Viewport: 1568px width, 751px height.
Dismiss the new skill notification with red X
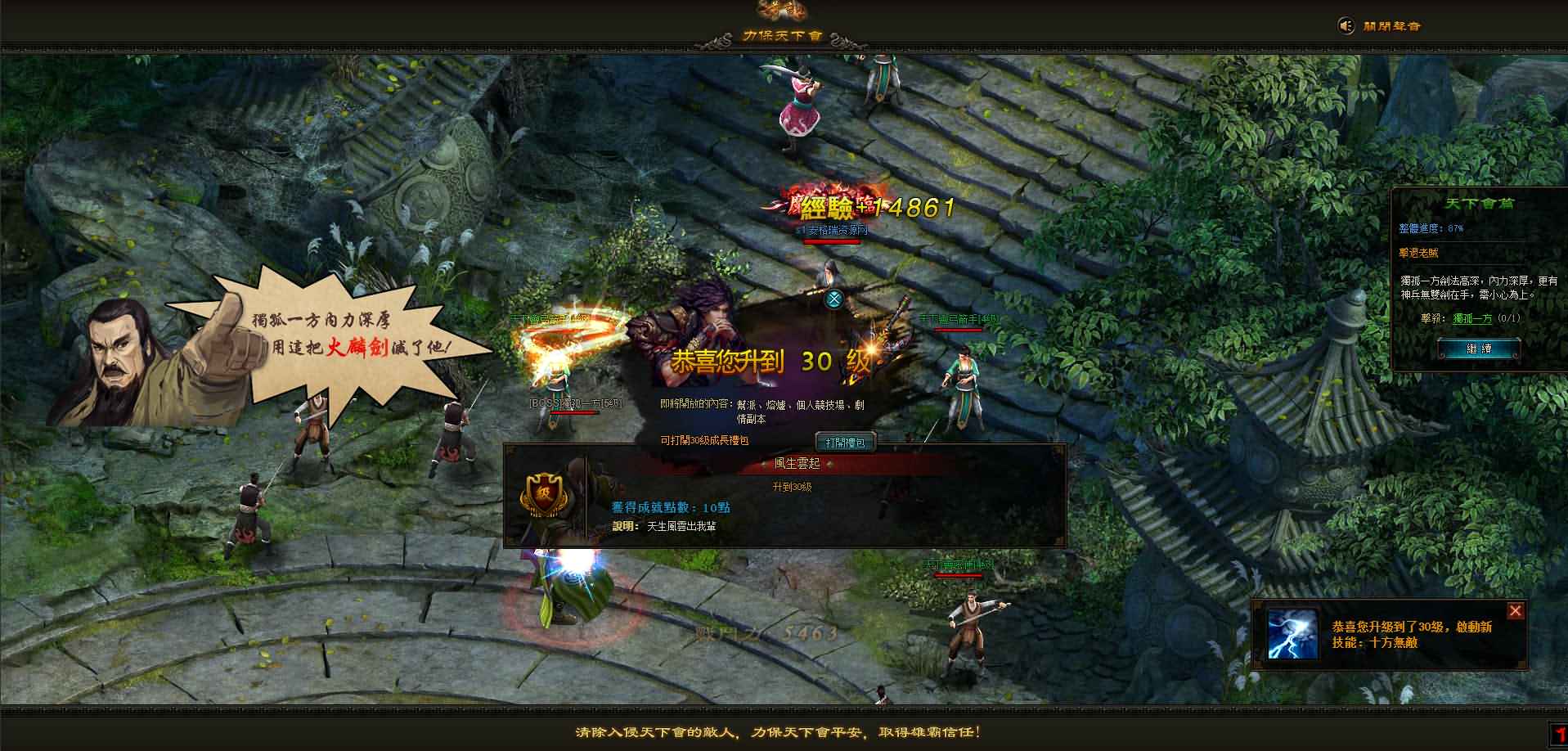pos(1516,611)
